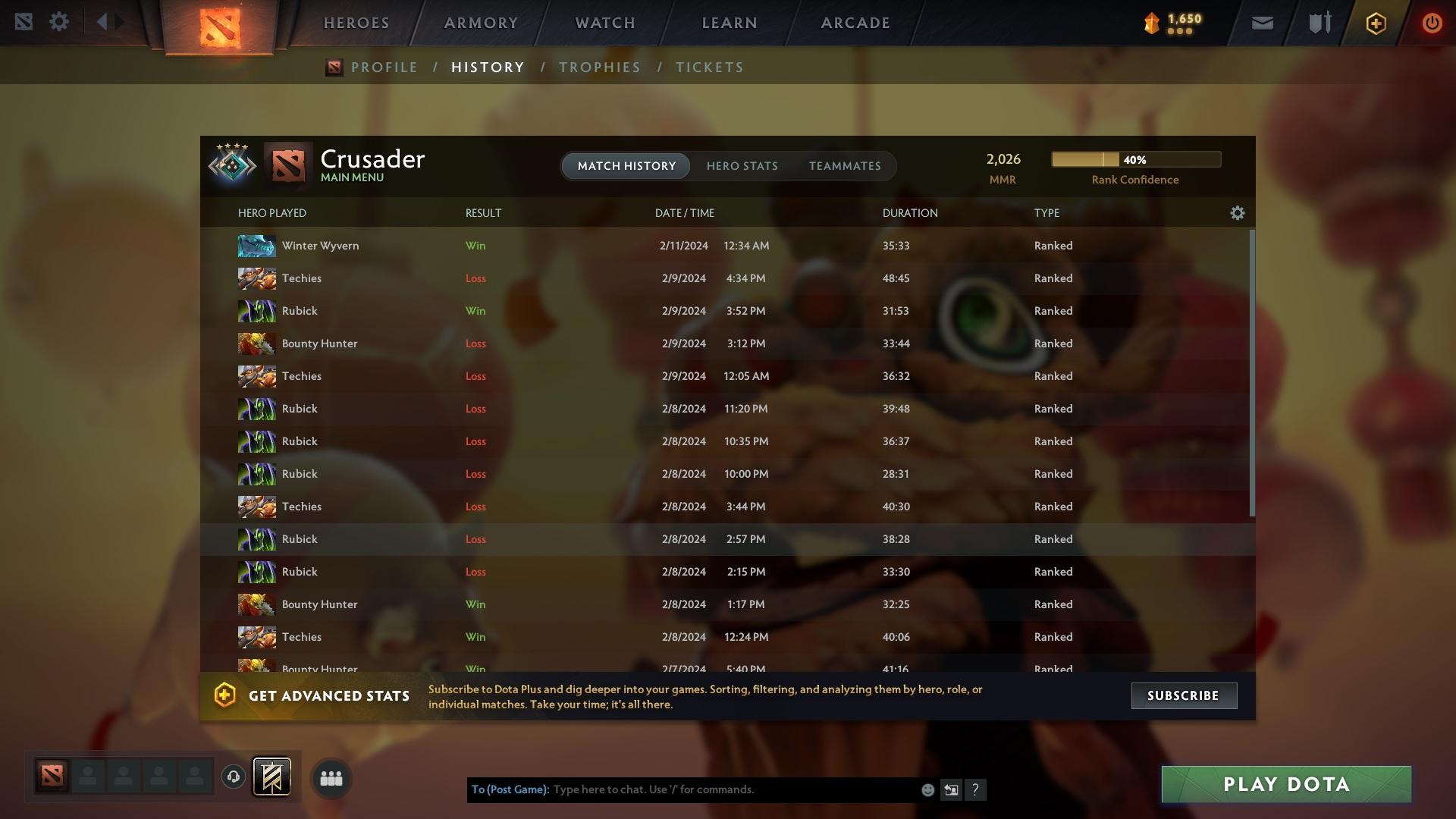Image resolution: width=1456 pixels, height=819 pixels.
Task: Click the chat help question mark icon
Action: click(976, 789)
